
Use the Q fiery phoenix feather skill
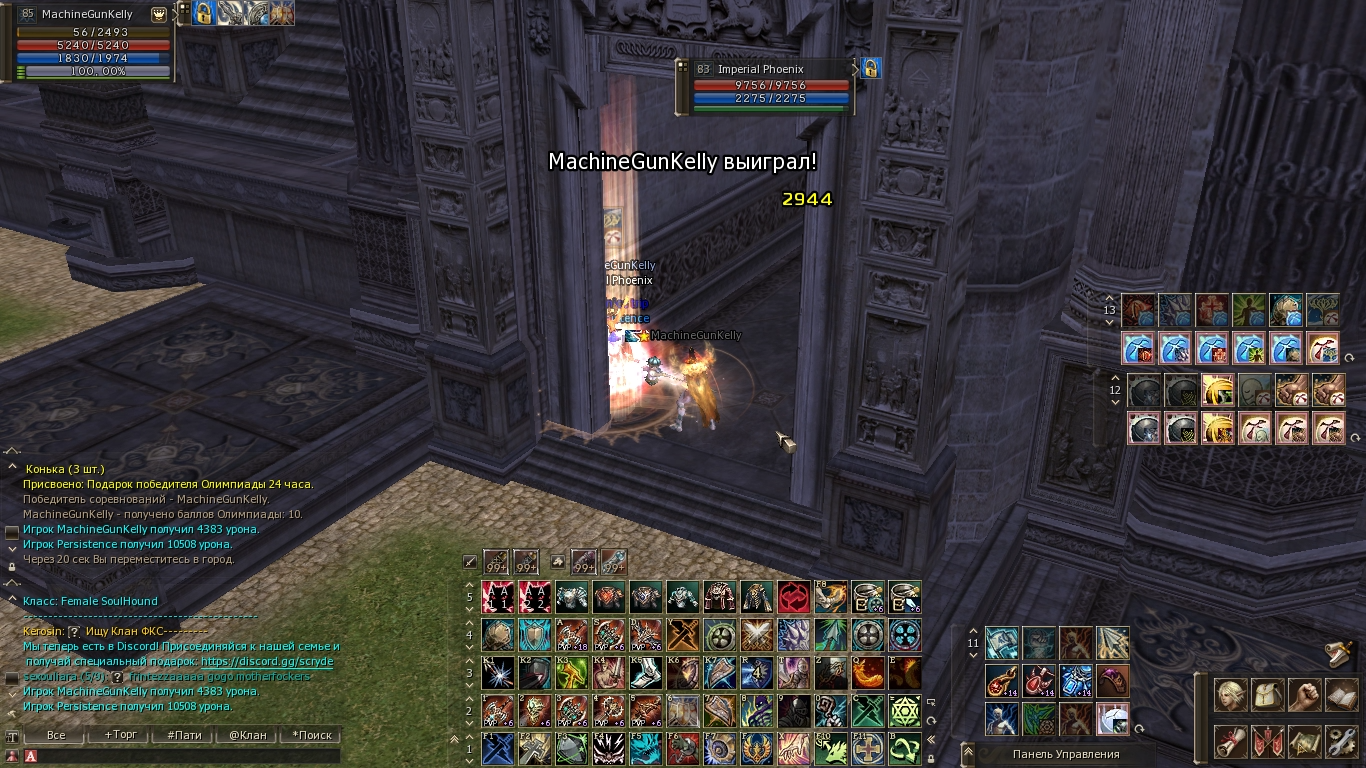coord(868,672)
